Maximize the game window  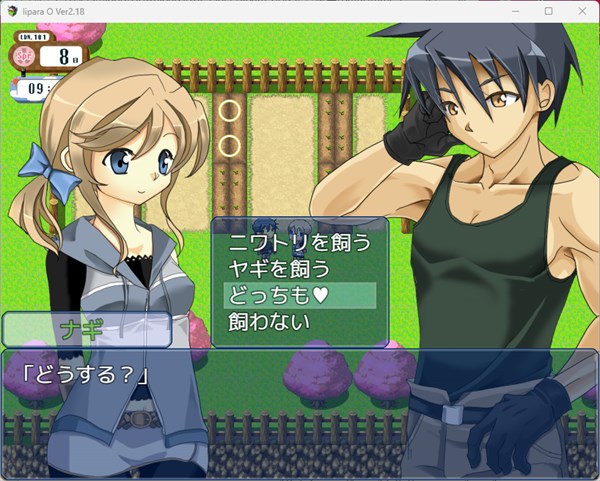click(x=548, y=11)
